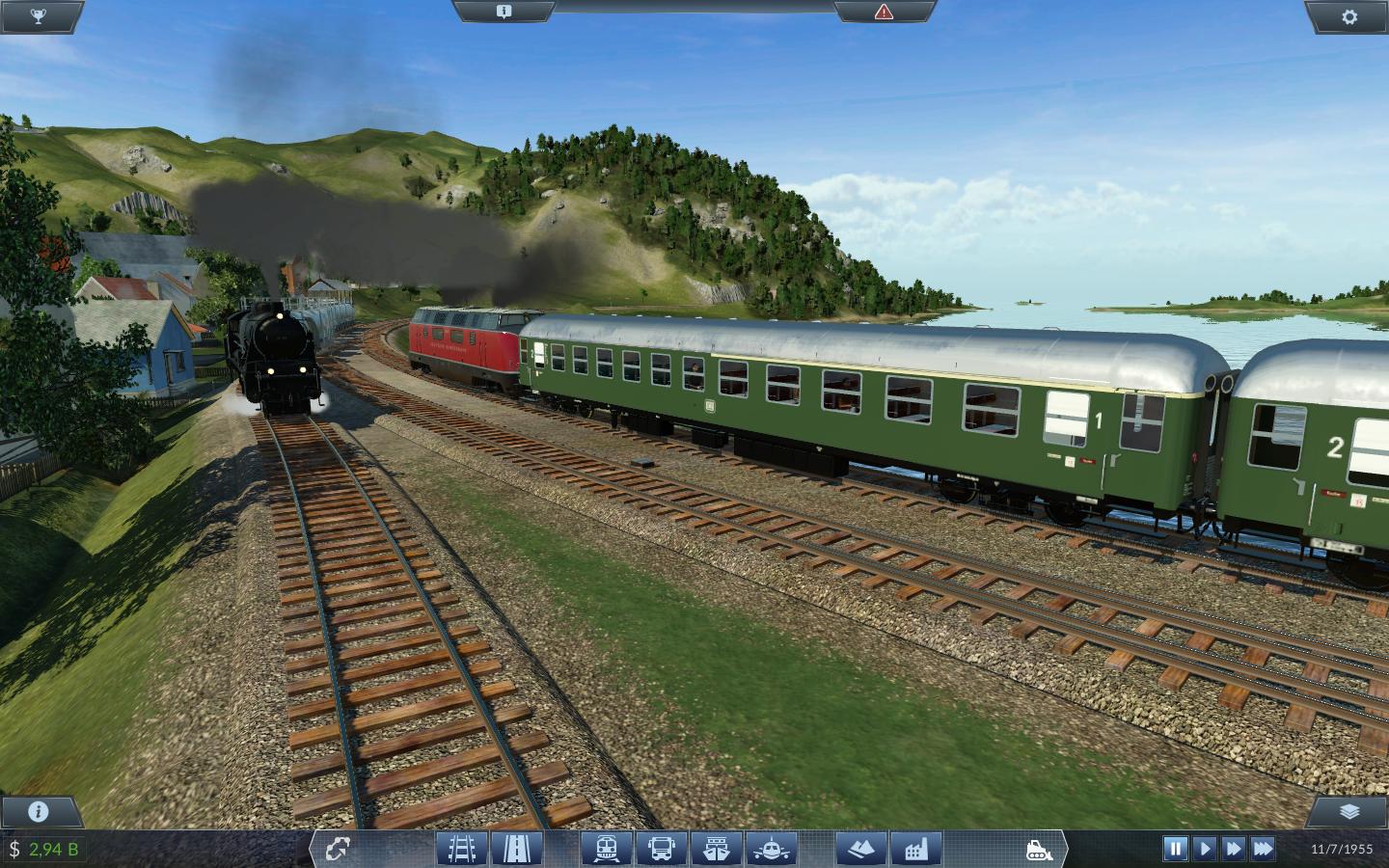
Task: Open the trophy achievements panel
Action: (x=40, y=15)
